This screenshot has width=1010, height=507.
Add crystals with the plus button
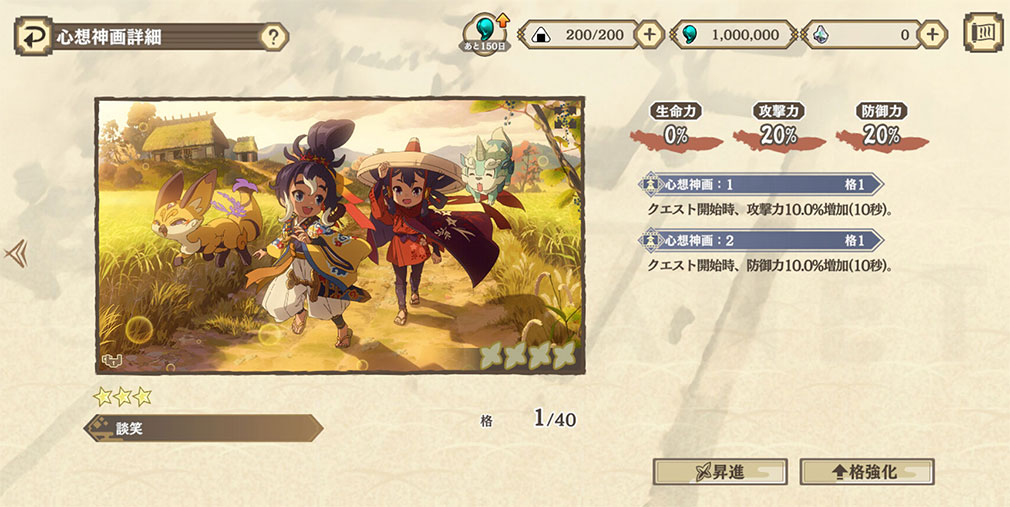932,34
